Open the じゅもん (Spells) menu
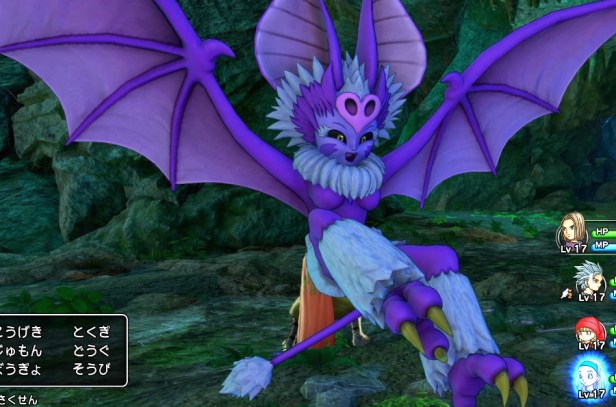The image size is (616, 407). 20,350
